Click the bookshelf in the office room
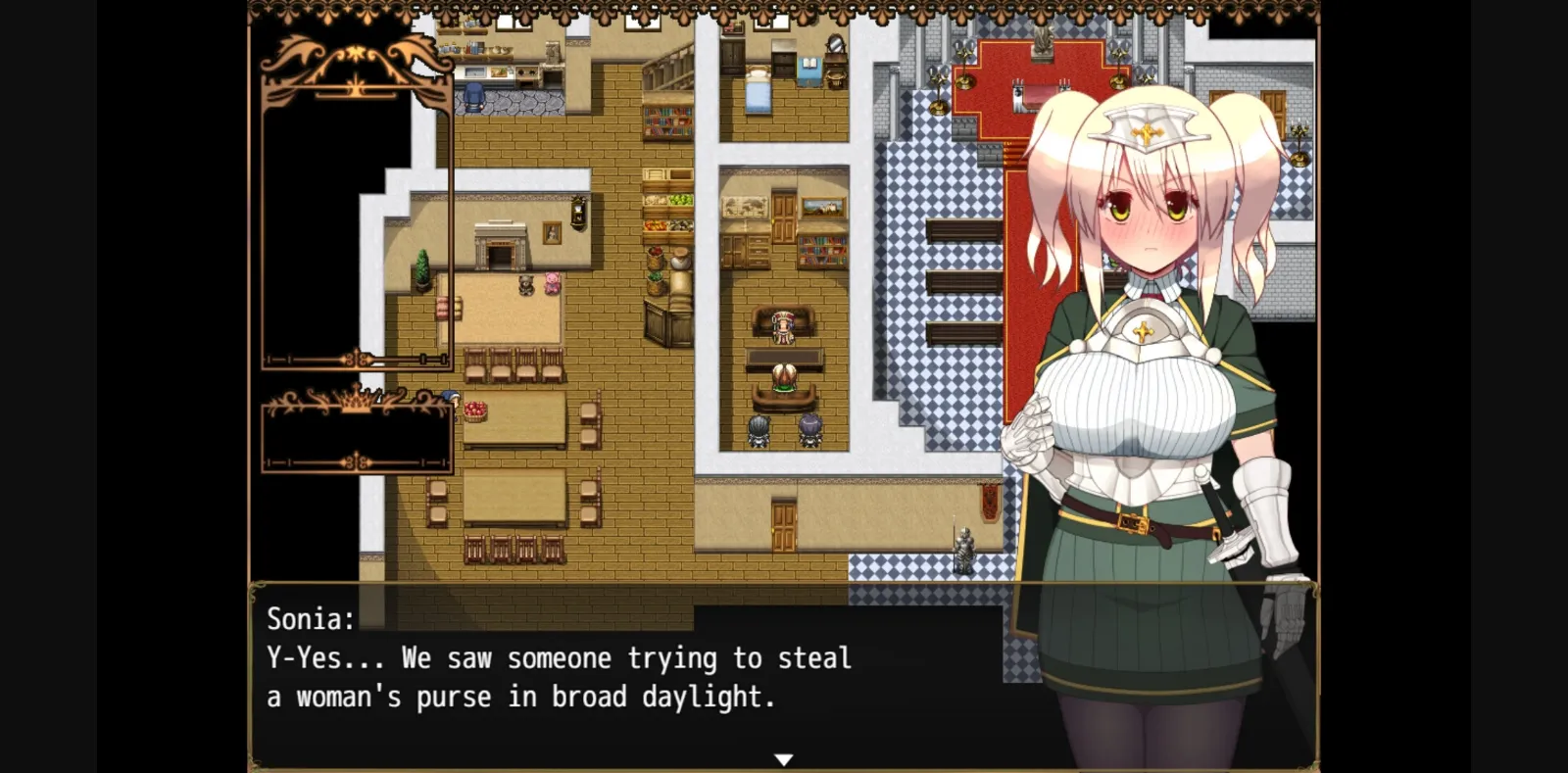The width and height of the screenshot is (1568, 773). (x=821, y=252)
